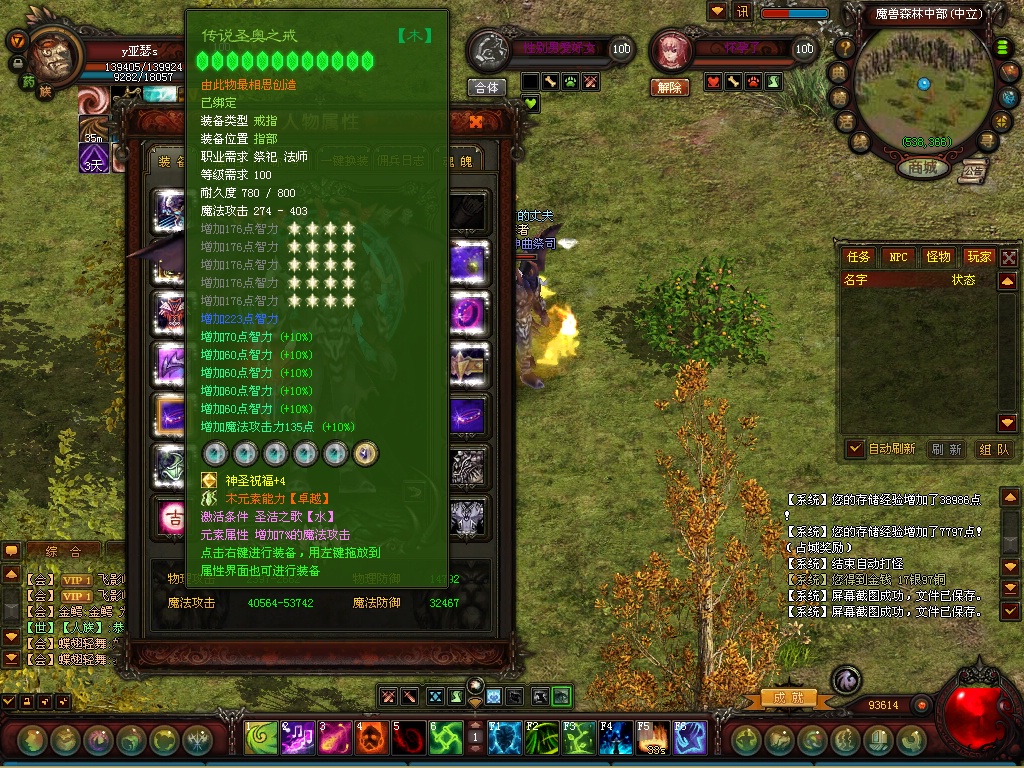This screenshot has height=768, width=1024.
Task: Switch to the NPC list tab
Action: [898, 257]
